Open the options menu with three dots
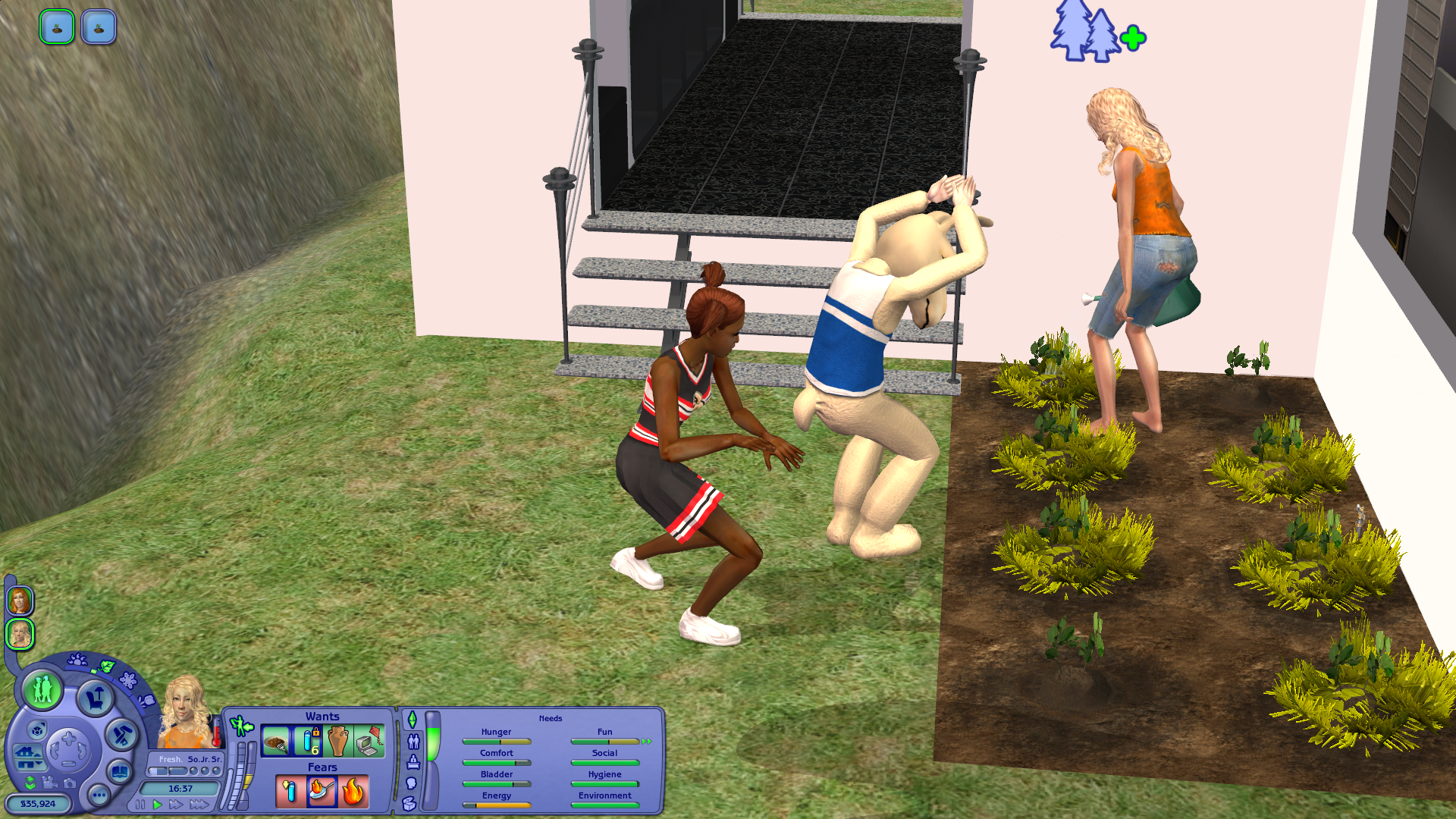The height and width of the screenshot is (819, 1456). (x=99, y=795)
